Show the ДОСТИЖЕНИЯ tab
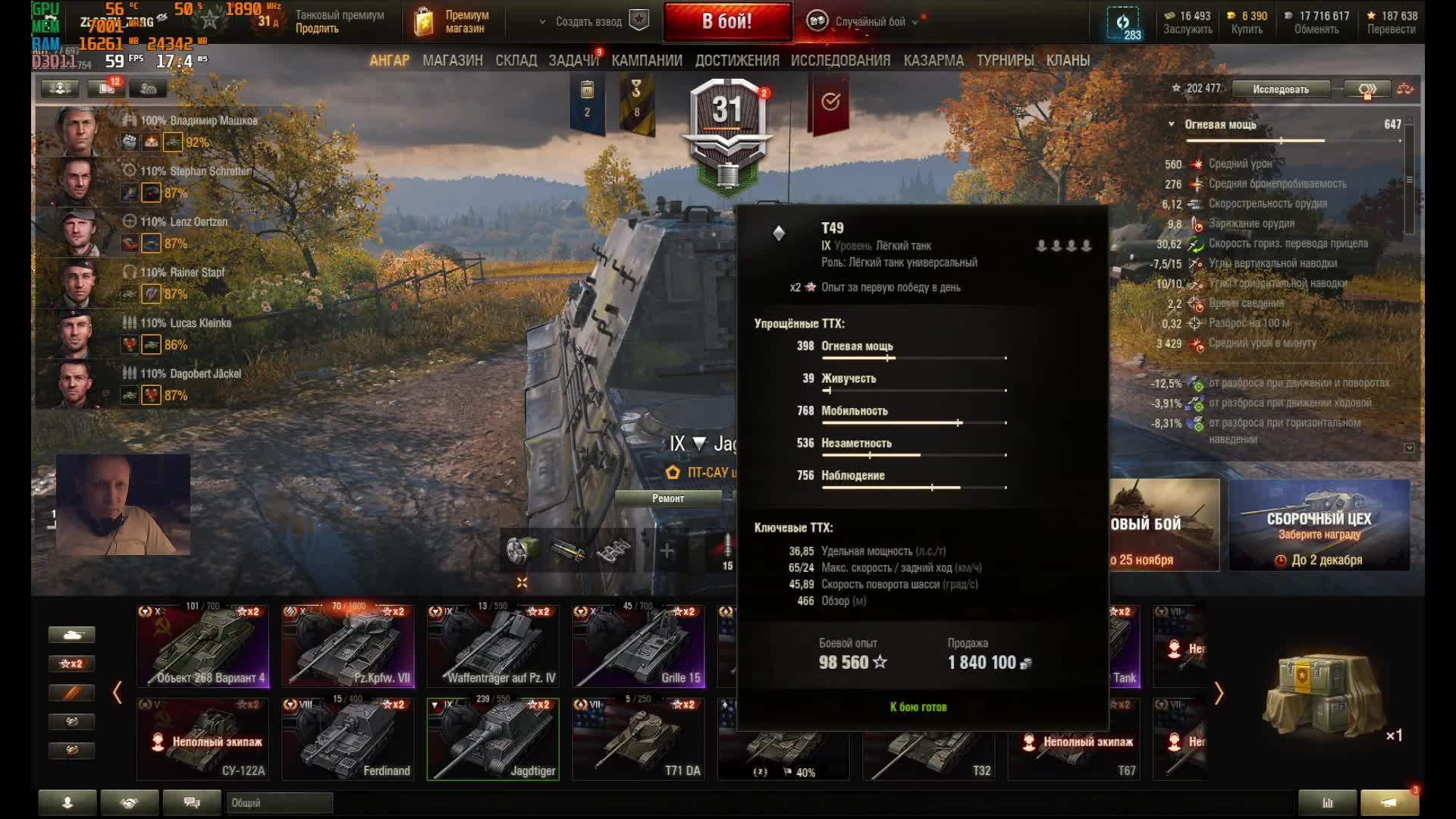 pyautogui.click(x=737, y=61)
